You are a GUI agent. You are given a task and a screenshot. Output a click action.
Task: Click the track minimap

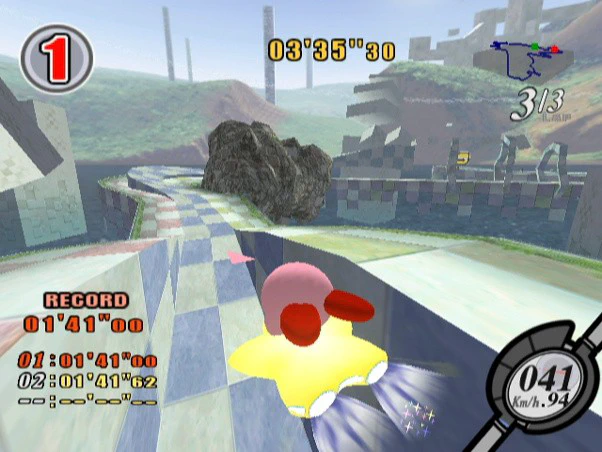[x=525, y=61]
